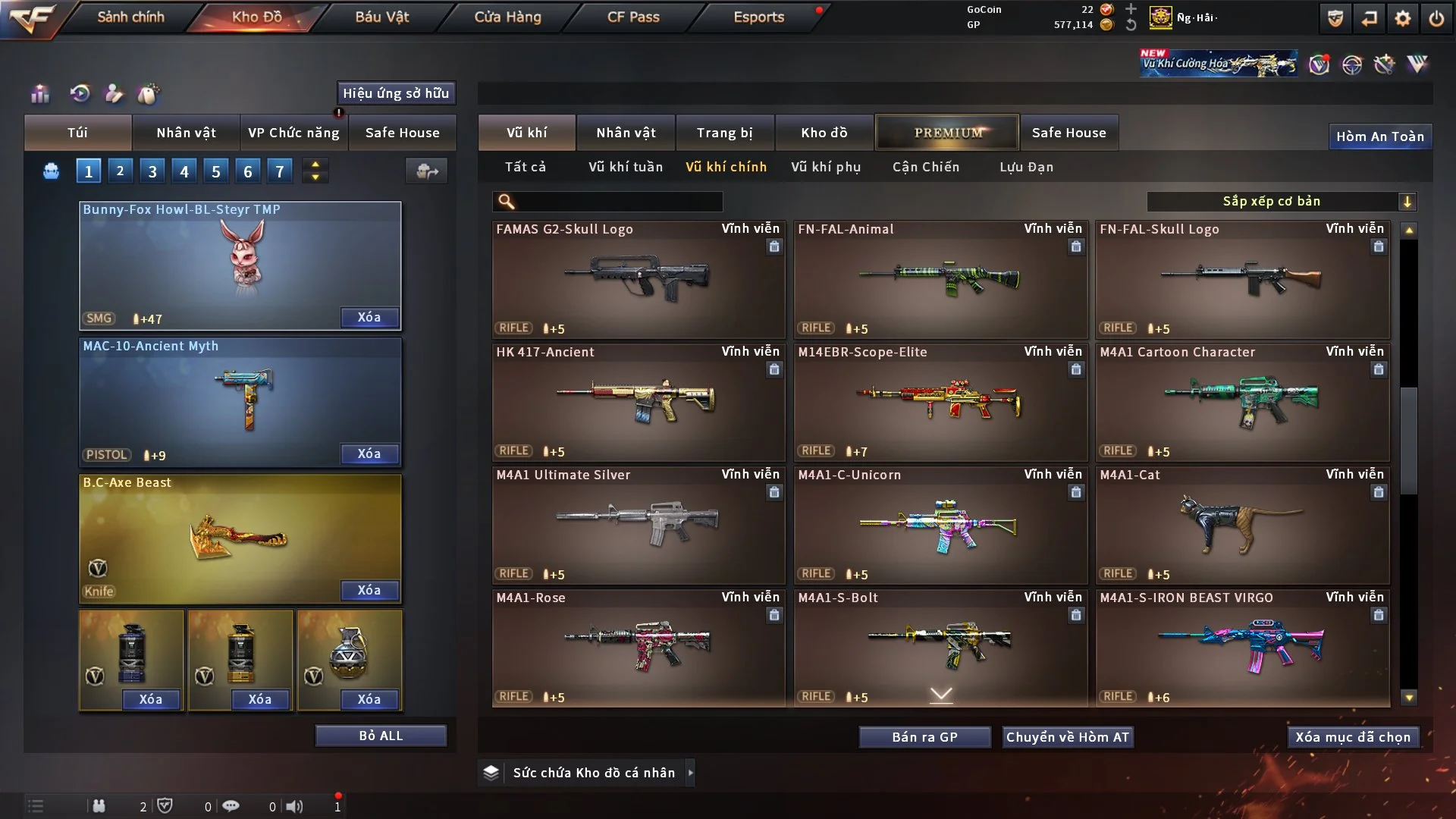Click Xóa mục đã chọn button
Screen dimensions: 1456x819
(x=1353, y=737)
